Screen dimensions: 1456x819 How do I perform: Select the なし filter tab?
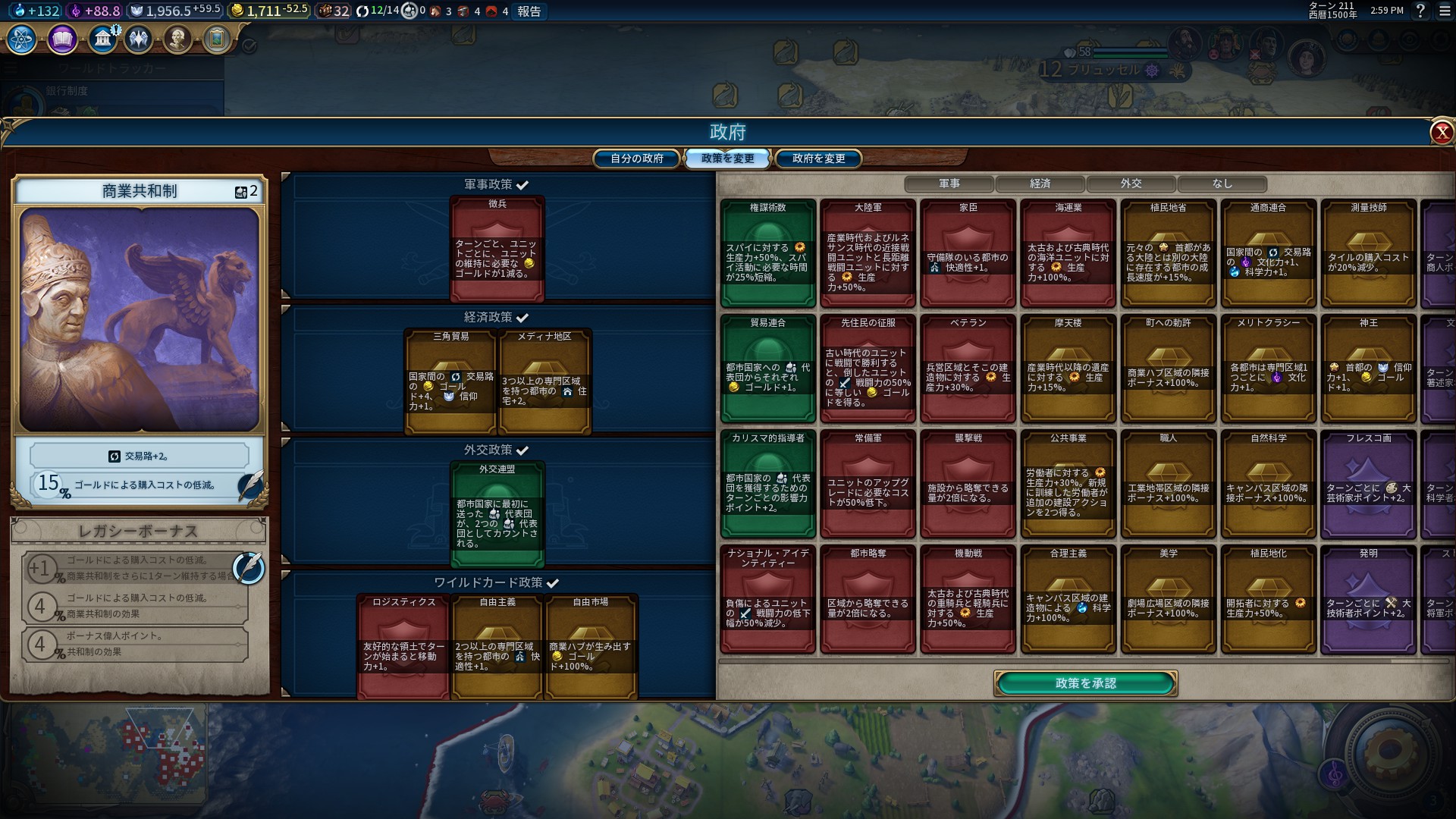[1222, 184]
